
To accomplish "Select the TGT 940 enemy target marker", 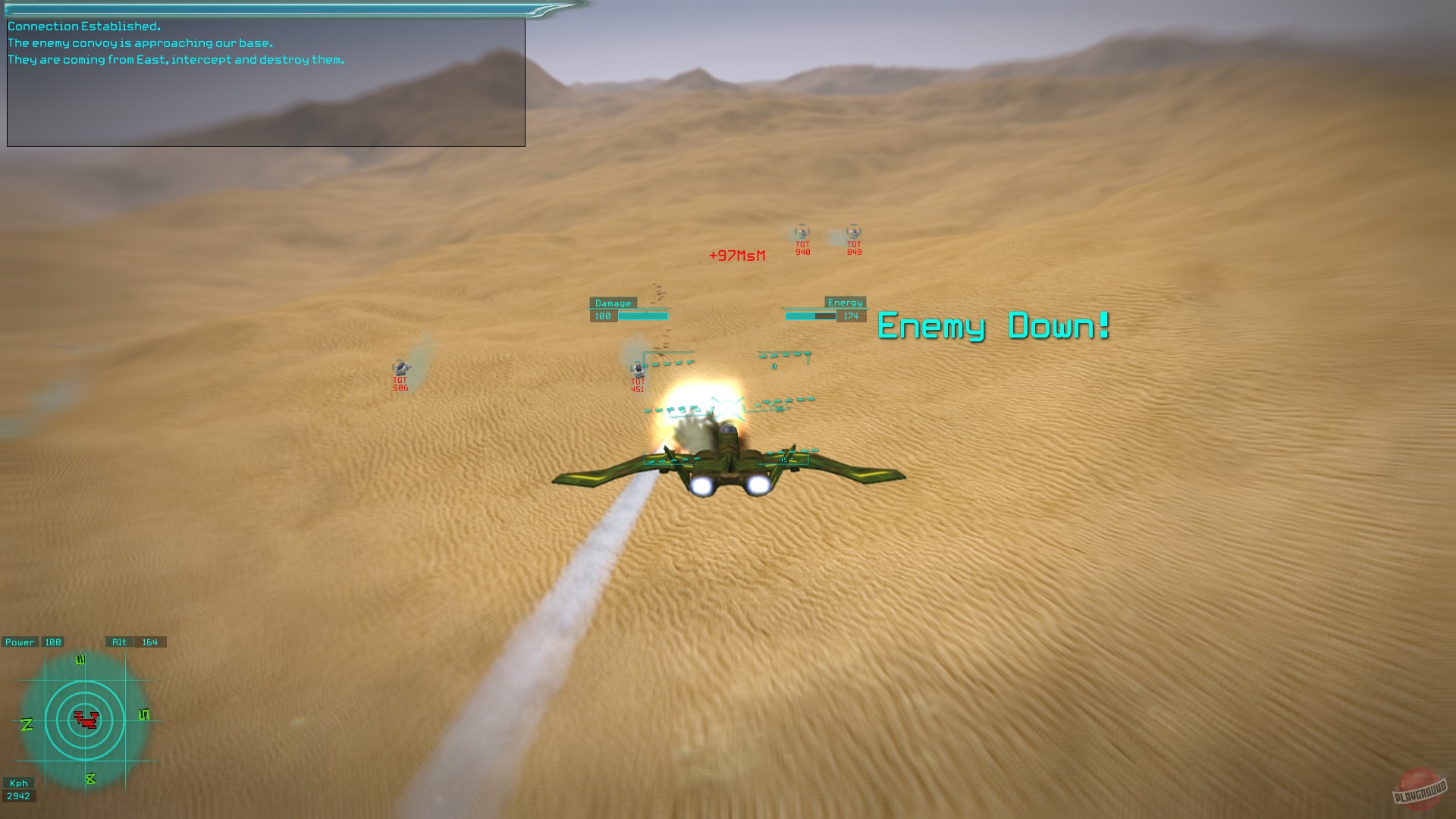I will [x=801, y=235].
